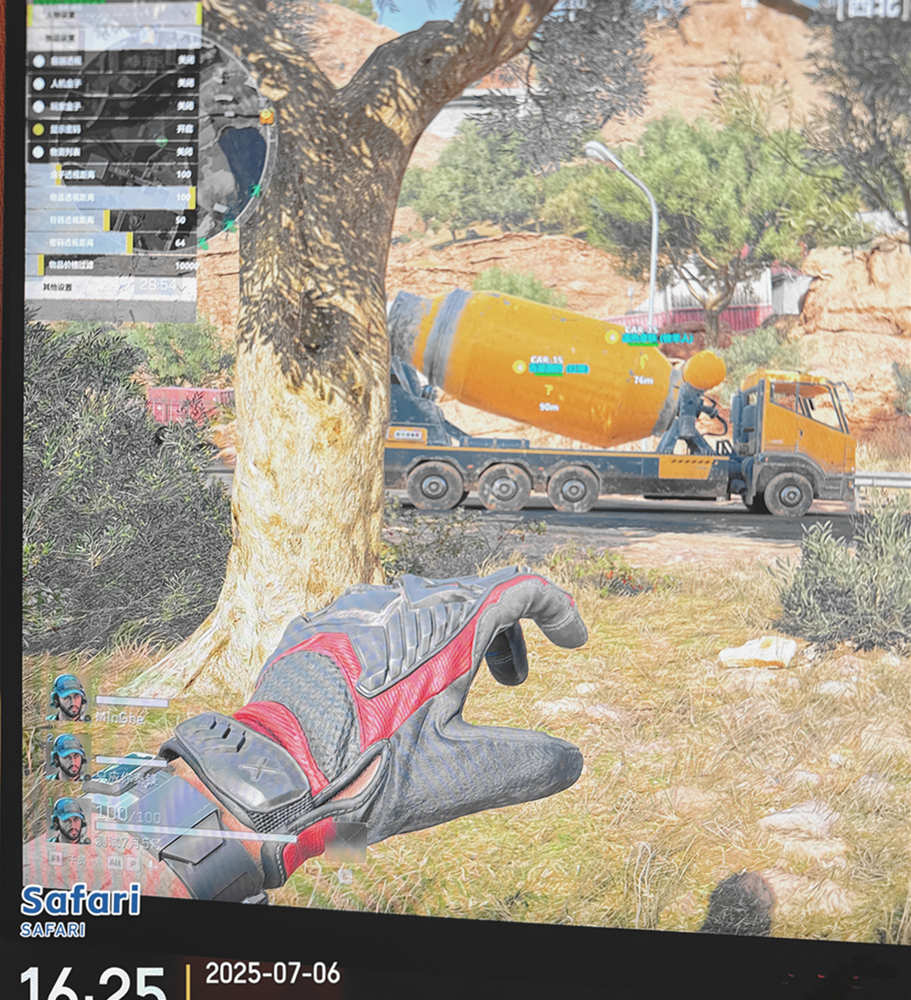Click the 物品价格过滤 slider showing 10000

tap(112, 265)
